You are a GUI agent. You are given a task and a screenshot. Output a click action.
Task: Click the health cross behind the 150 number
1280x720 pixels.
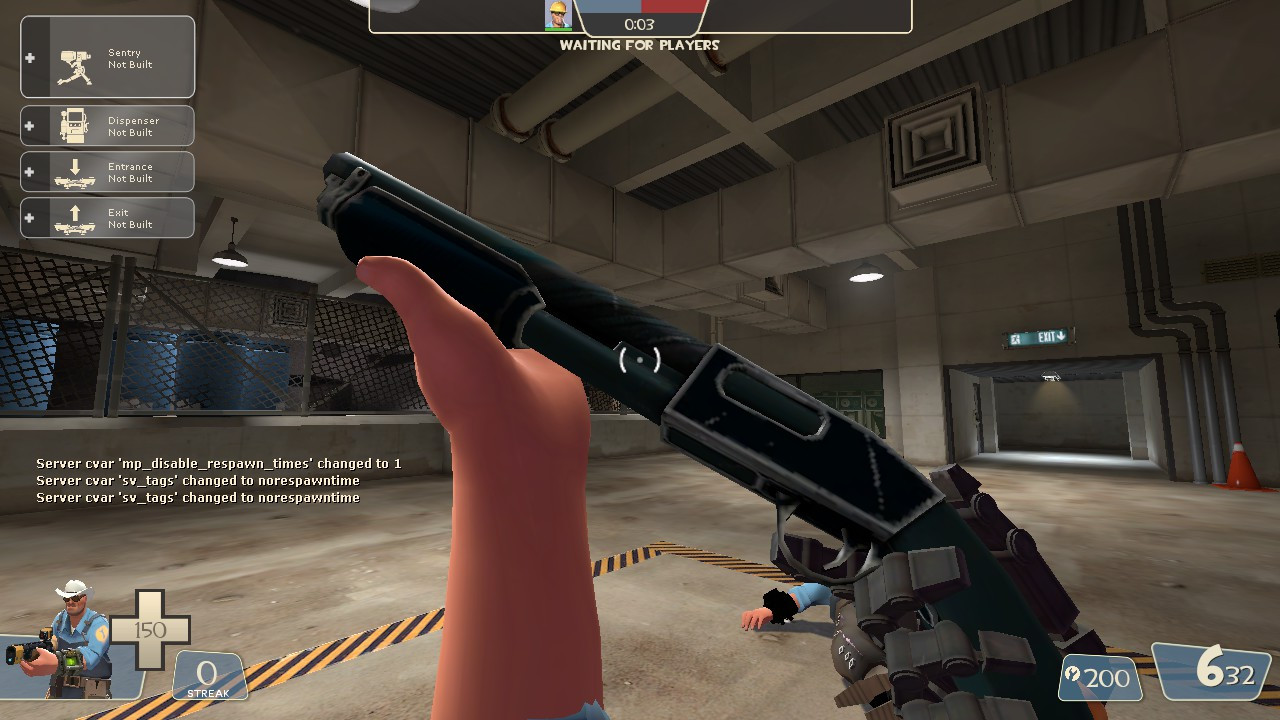click(x=151, y=630)
